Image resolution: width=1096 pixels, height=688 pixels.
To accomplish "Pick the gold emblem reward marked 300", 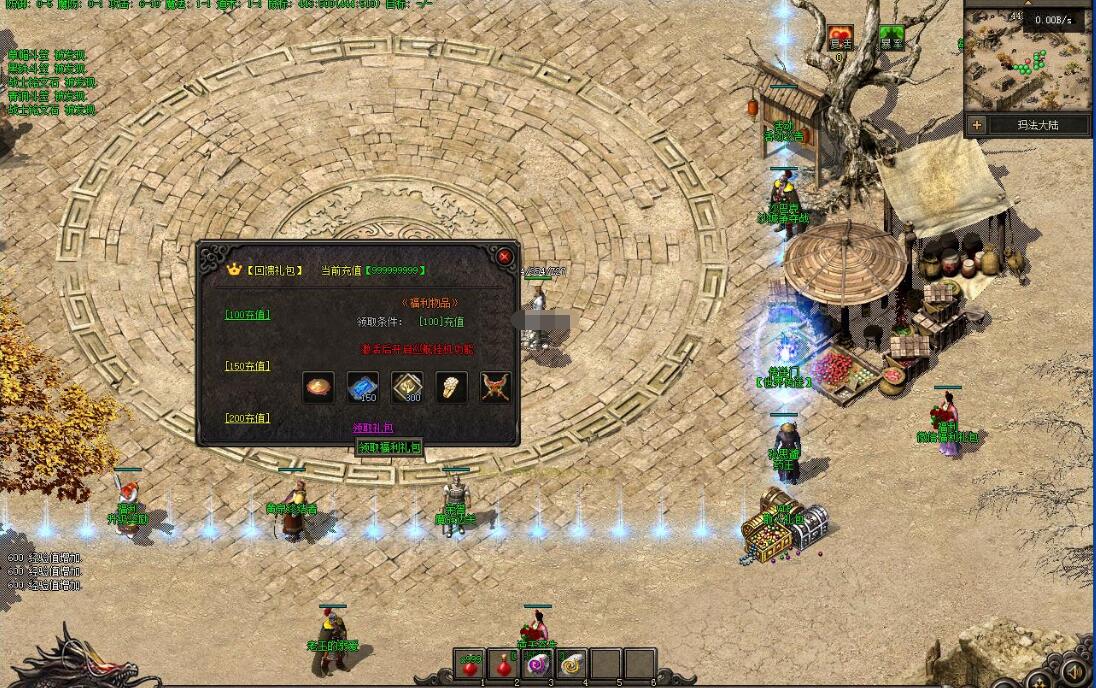I will [406, 387].
